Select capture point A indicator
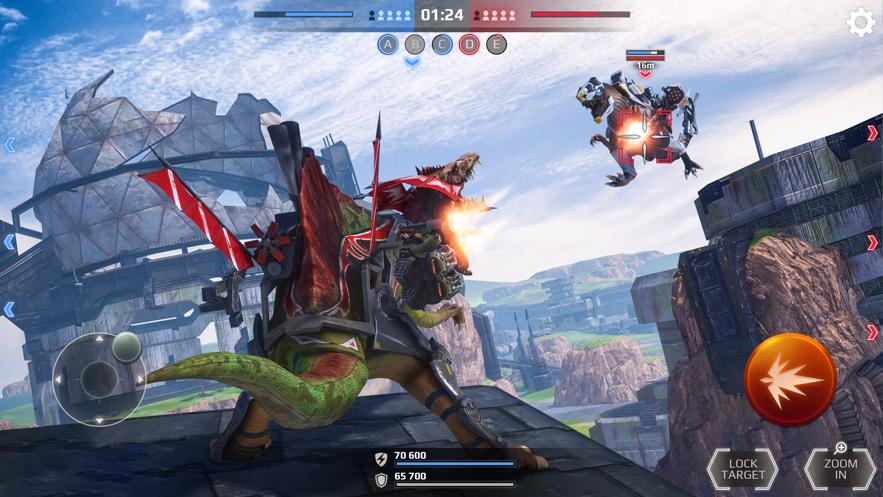The height and width of the screenshot is (497, 883). 388,44
